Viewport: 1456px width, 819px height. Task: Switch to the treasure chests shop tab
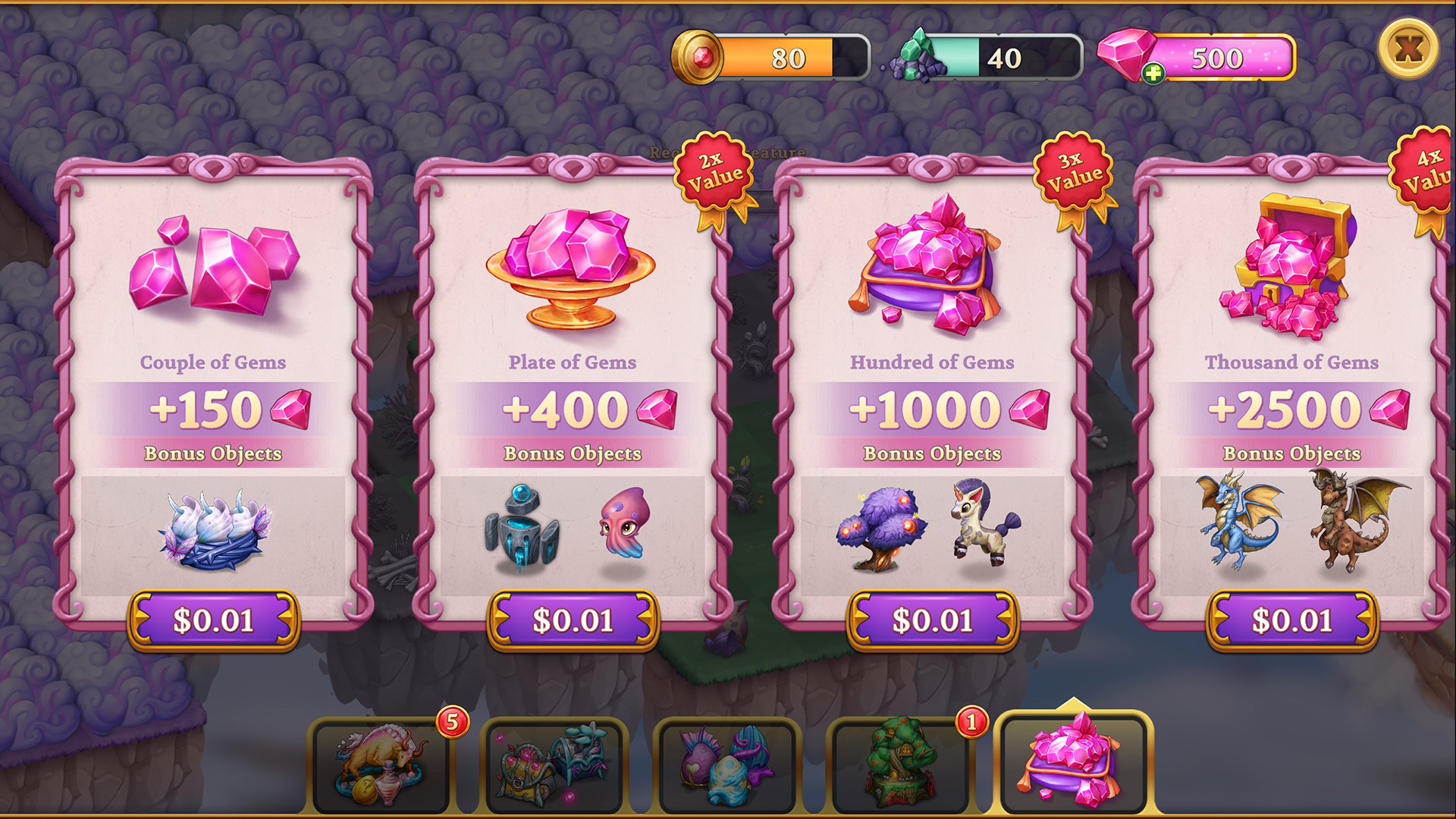[x=554, y=761]
